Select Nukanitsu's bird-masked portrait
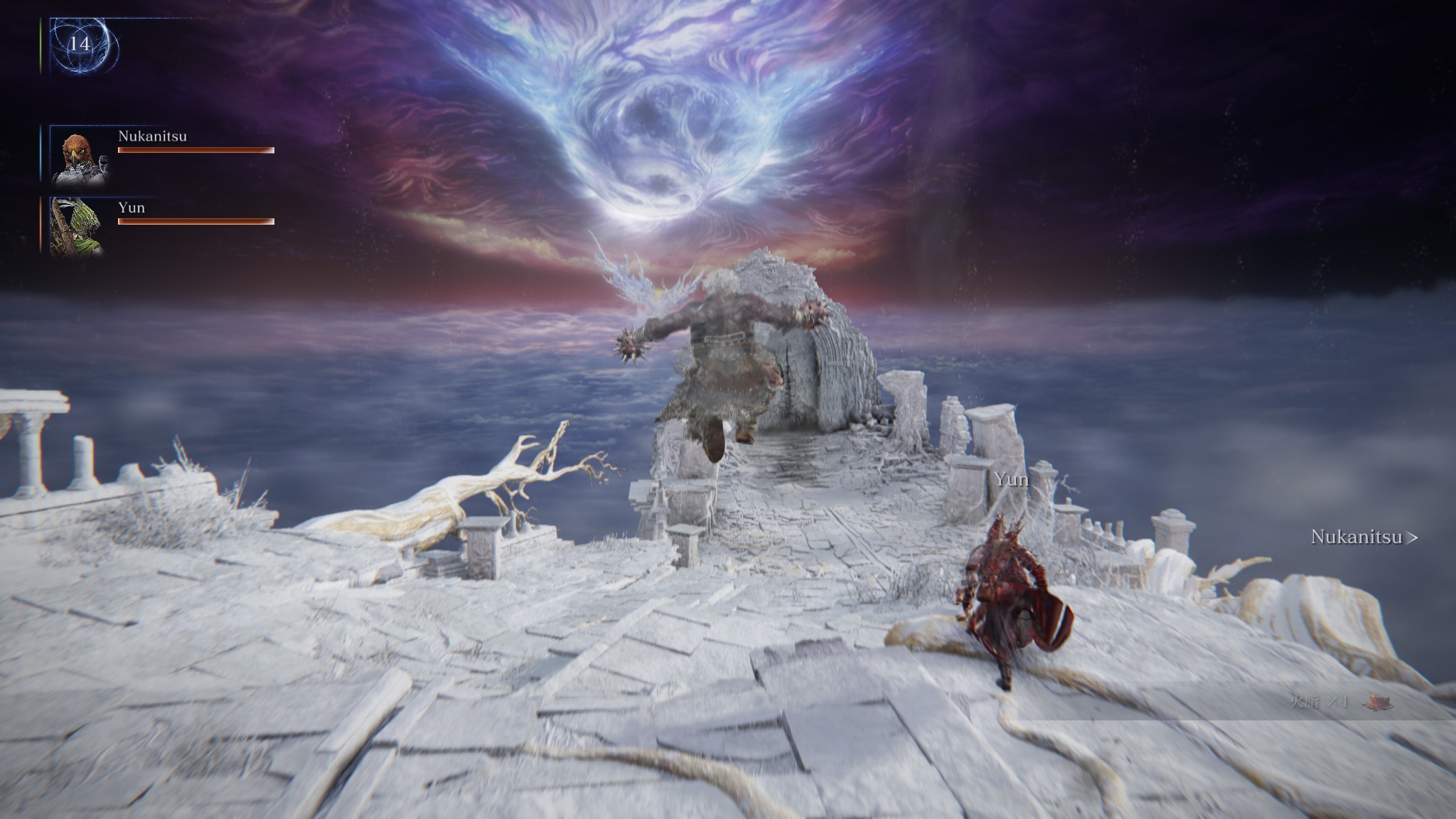 pyautogui.click(x=79, y=156)
